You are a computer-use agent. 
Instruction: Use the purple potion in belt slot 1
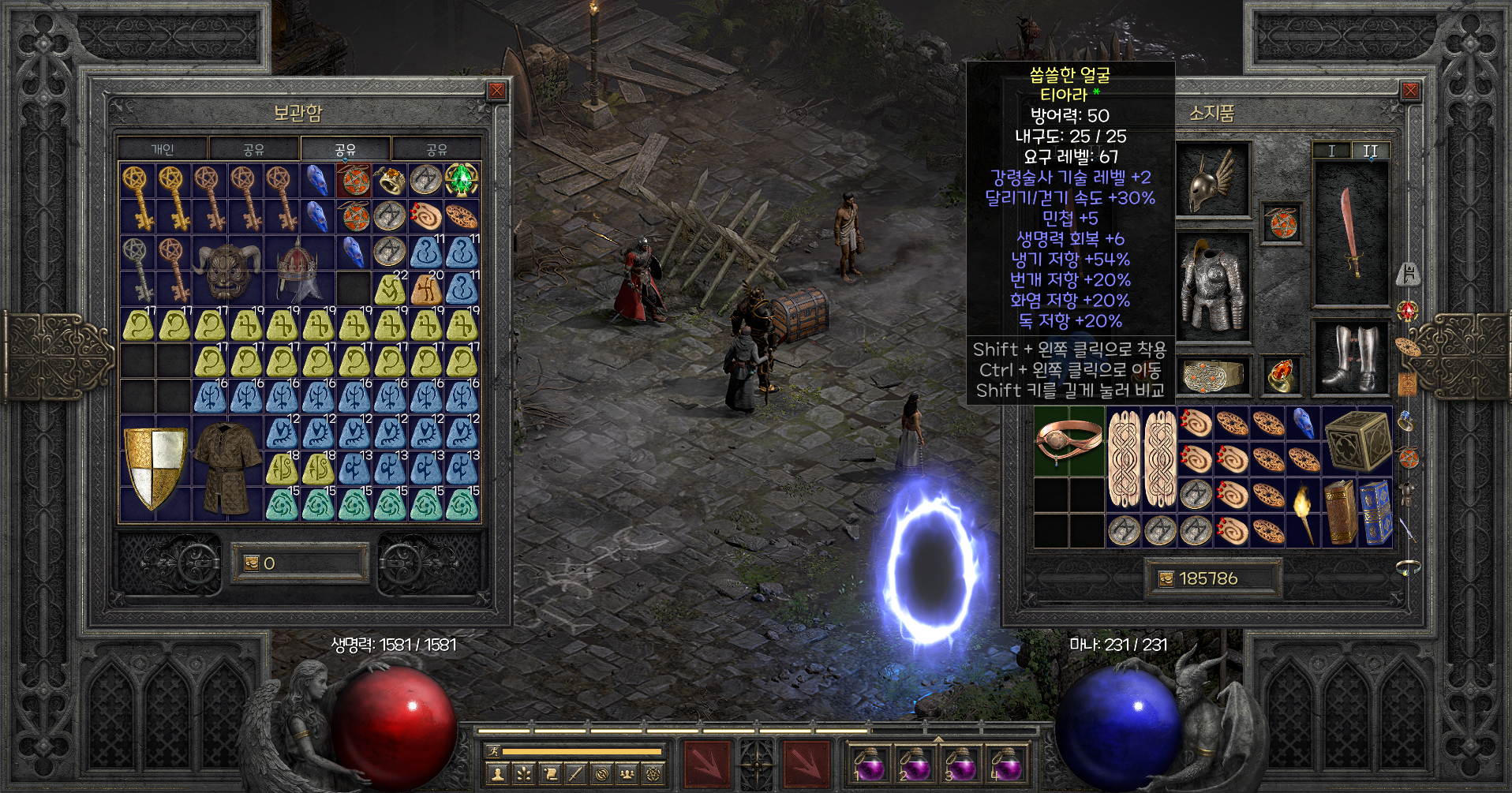869,765
